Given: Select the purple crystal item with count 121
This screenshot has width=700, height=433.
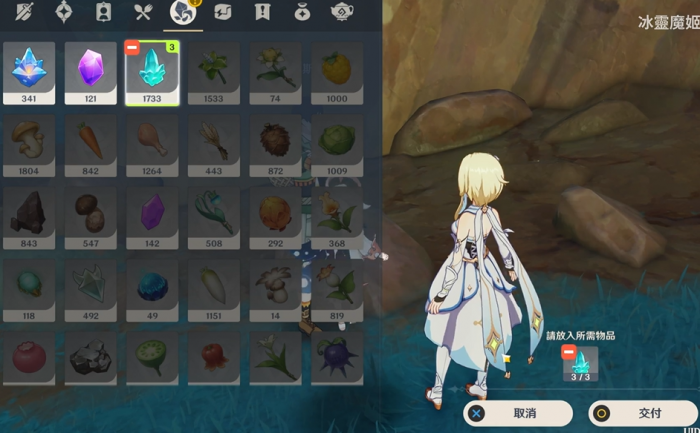Looking at the screenshot, I should 91,72.
